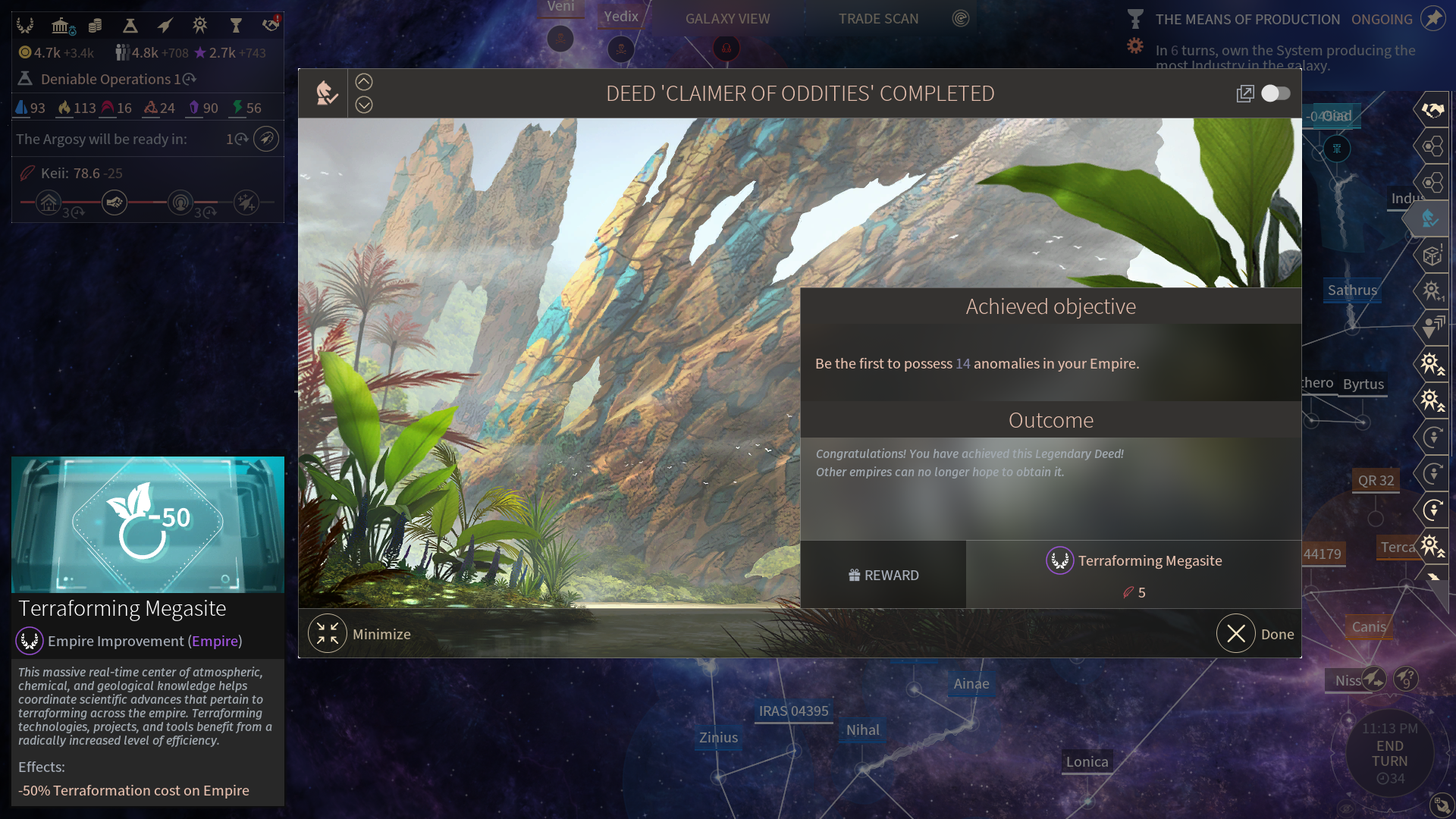1456x819 pixels.
Task: Select the dice notification in side list
Action: tap(1432, 256)
